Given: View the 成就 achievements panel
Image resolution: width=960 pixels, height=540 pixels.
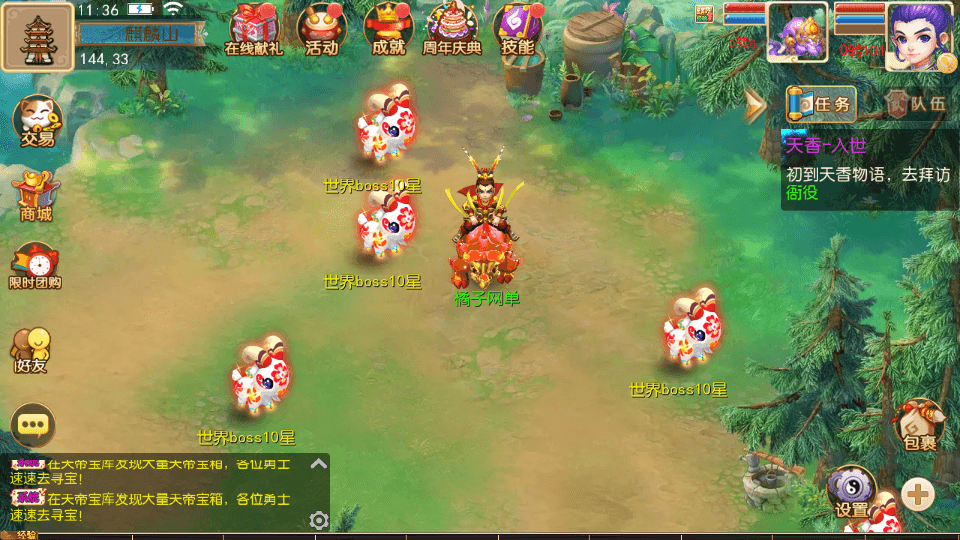Looking at the screenshot, I should point(388,28).
